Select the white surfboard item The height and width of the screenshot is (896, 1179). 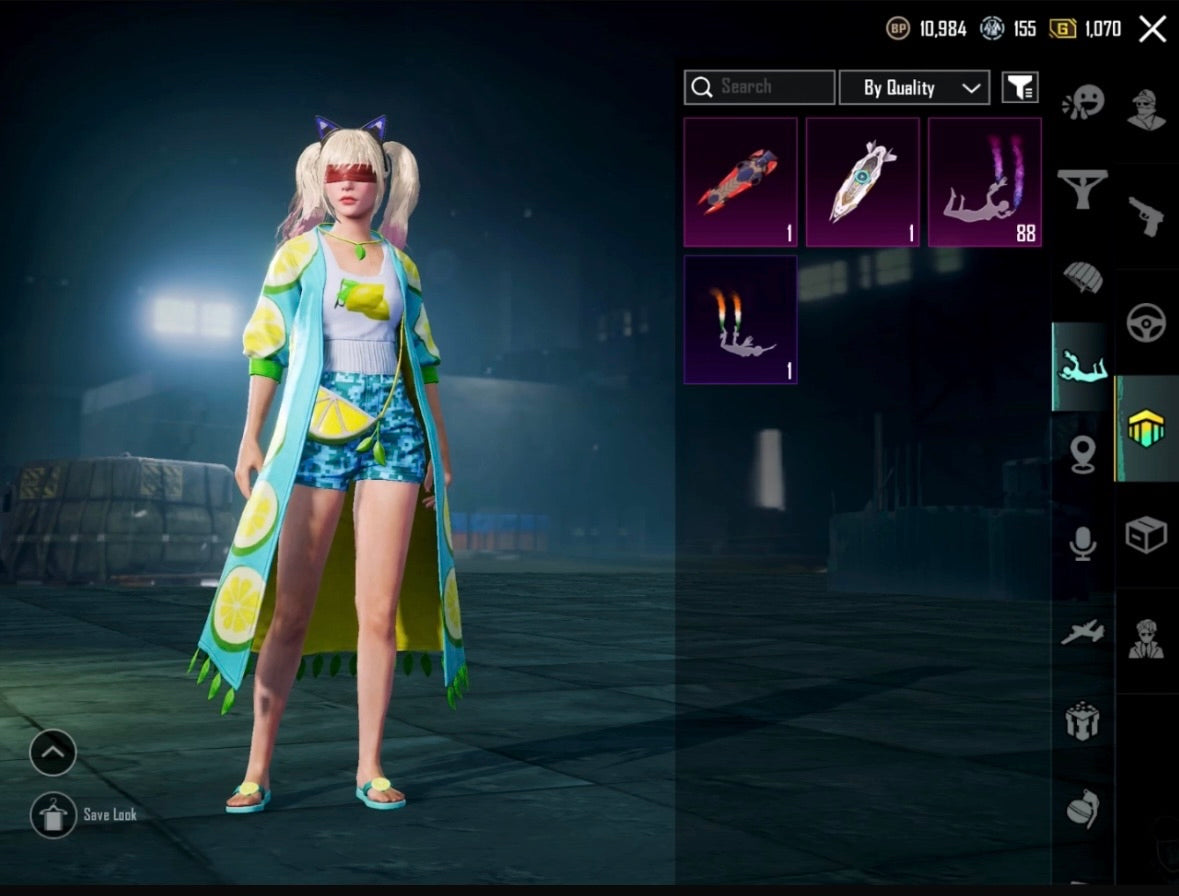862,182
